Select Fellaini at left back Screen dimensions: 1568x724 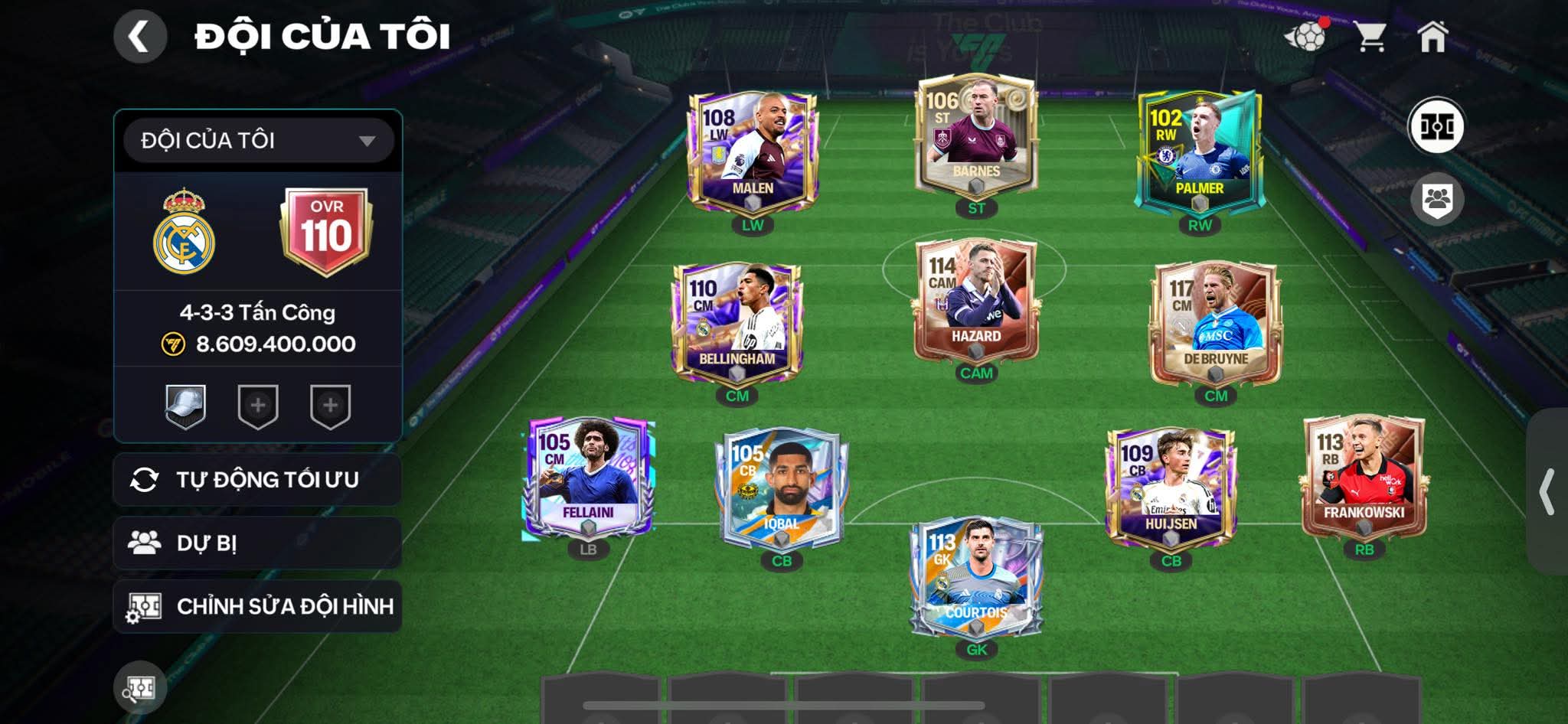[x=588, y=478]
